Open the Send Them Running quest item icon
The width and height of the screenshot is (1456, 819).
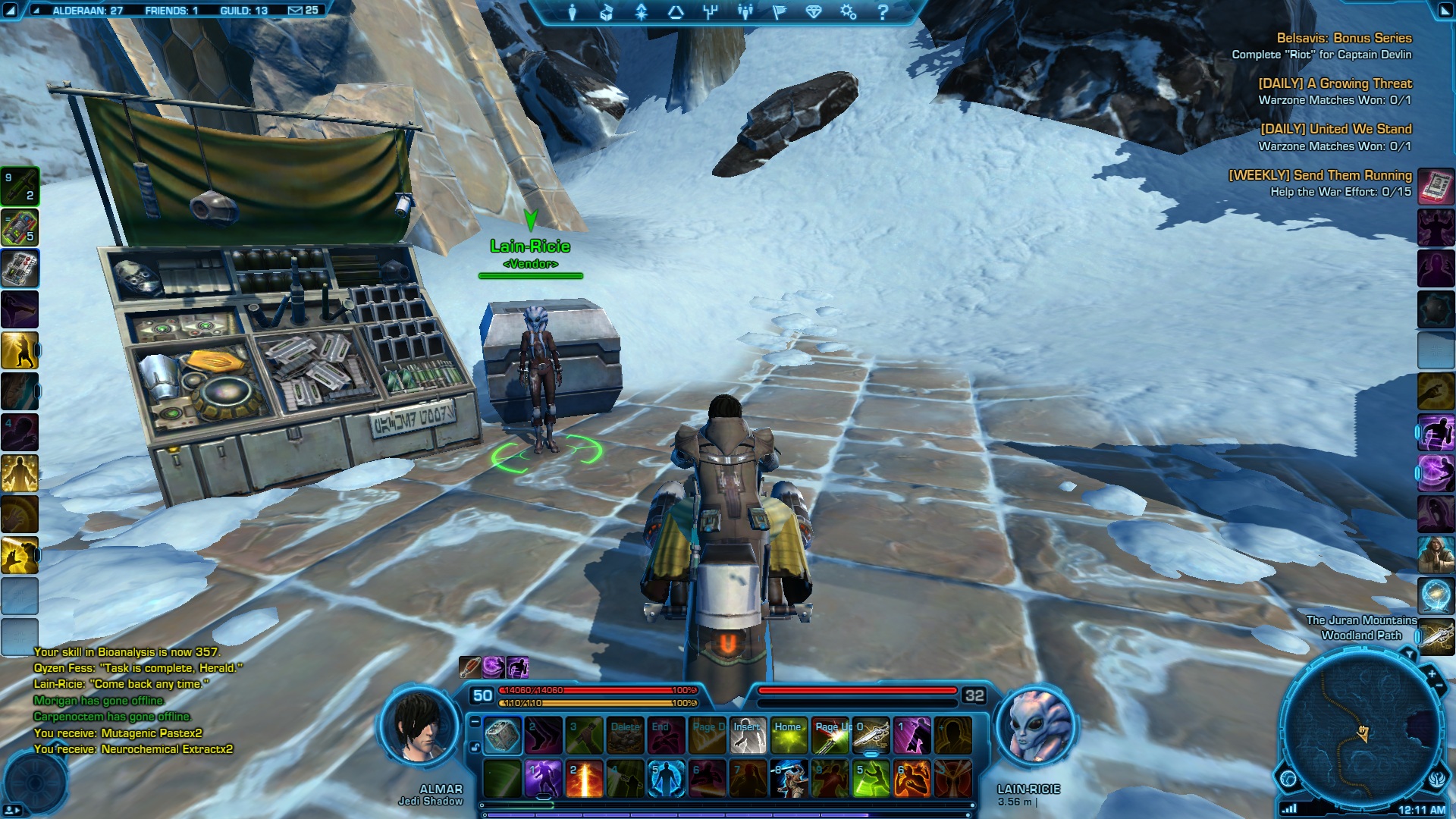[1436, 187]
